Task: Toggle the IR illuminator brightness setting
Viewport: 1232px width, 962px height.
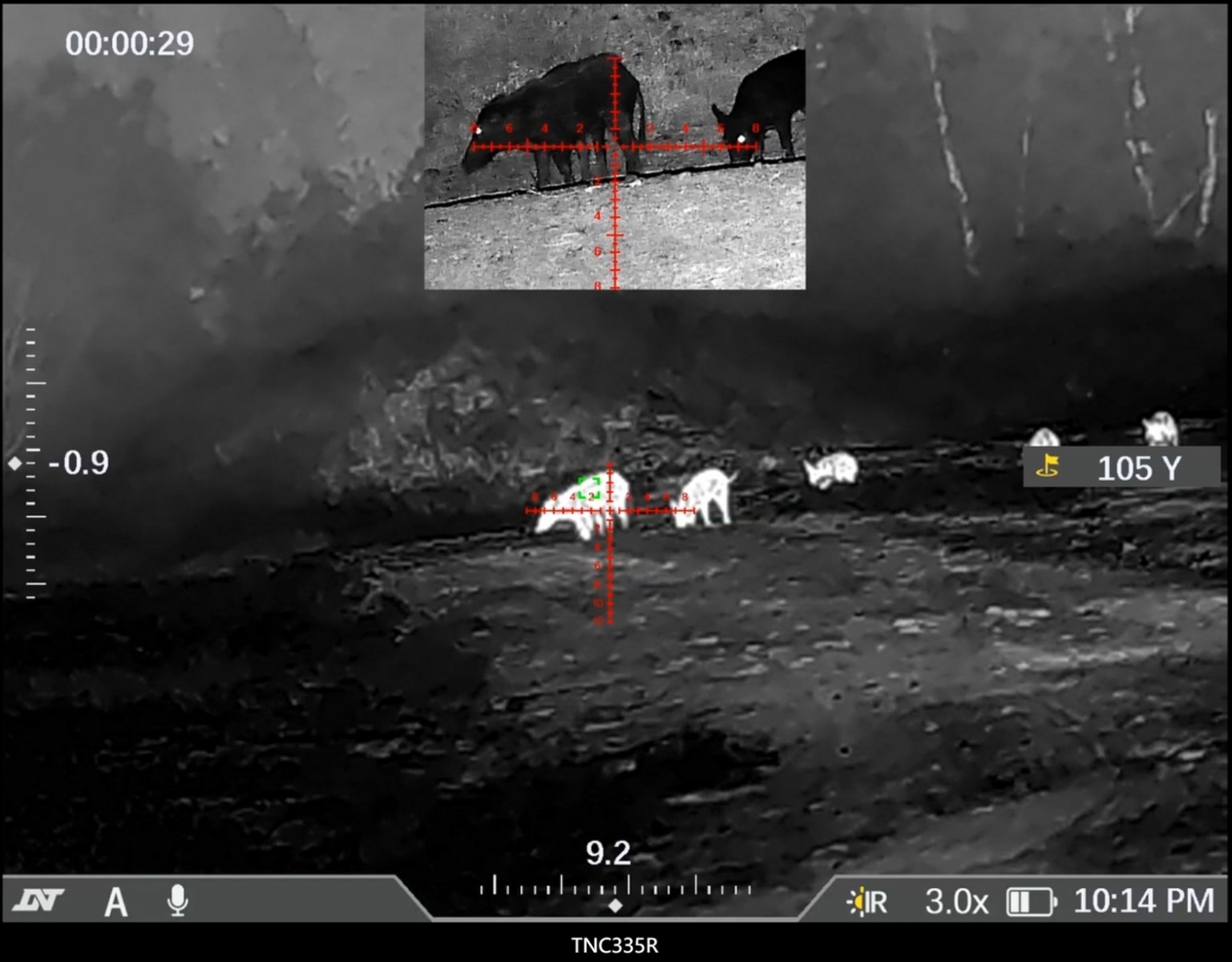Action: coord(867,901)
